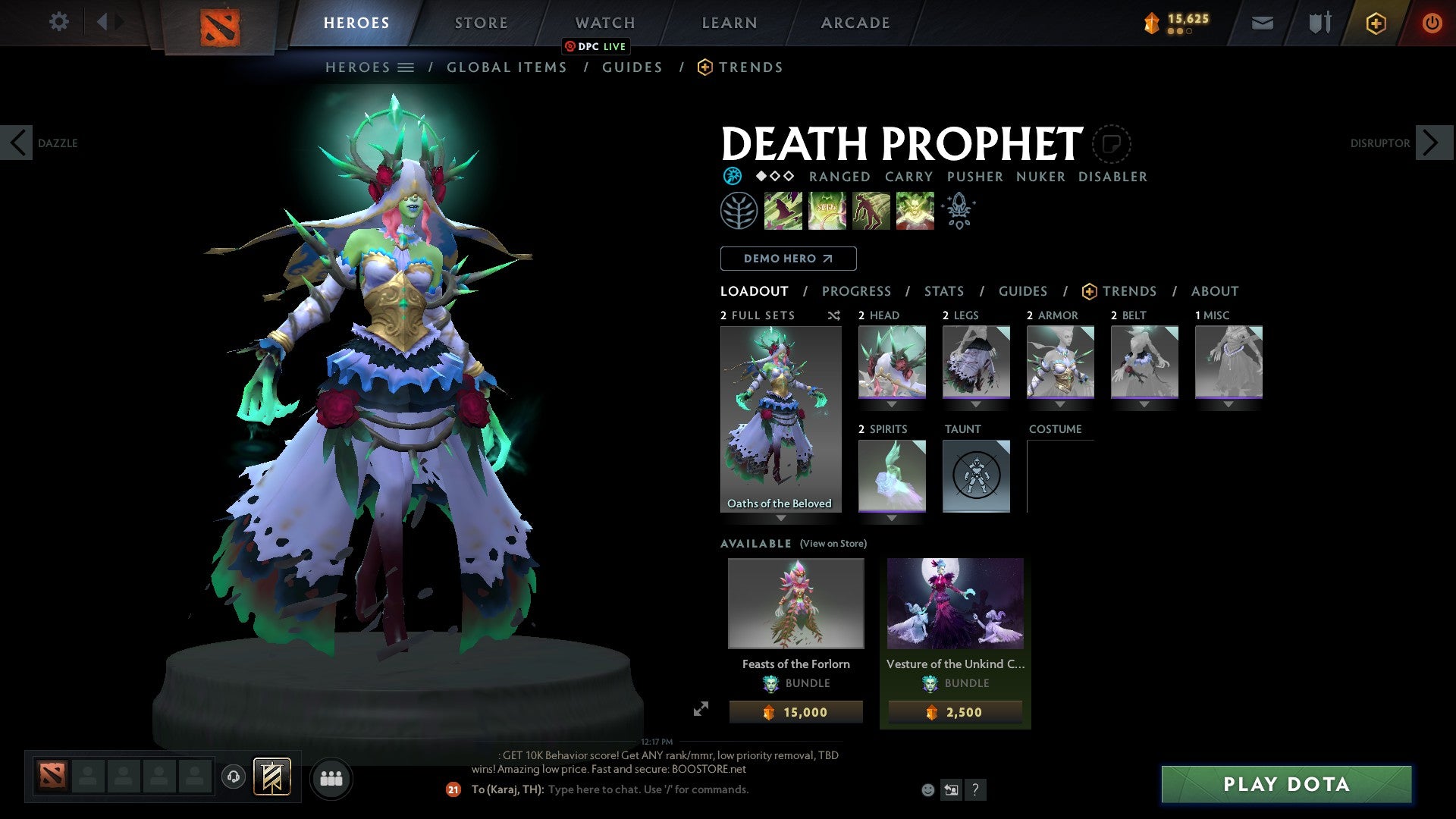The image size is (1456, 819).
Task: Click the Dota 2 logo in top toolbar
Action: click(x=221, y=23)
